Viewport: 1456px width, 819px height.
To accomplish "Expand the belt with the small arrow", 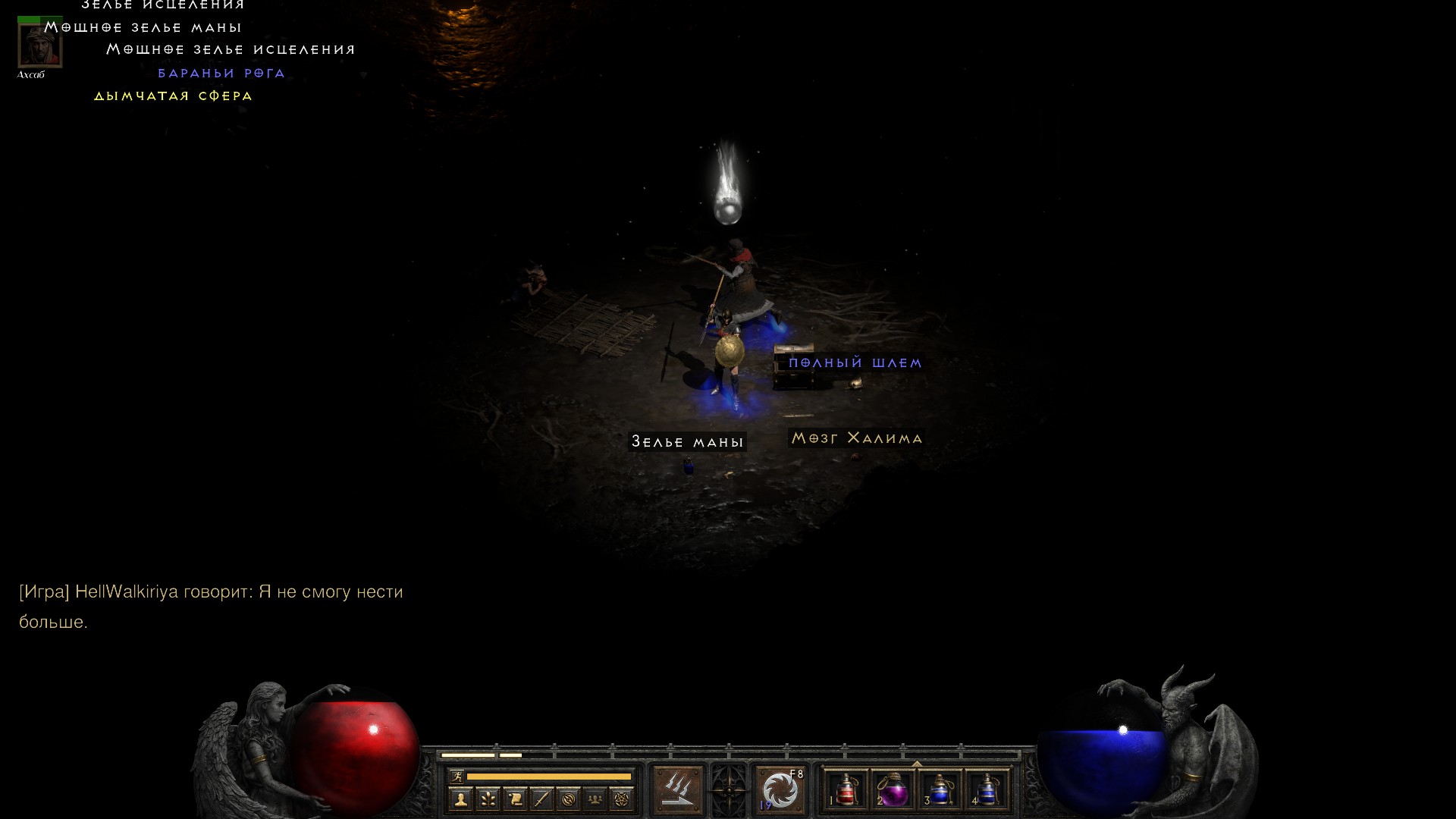I will [x=917, y=764].
